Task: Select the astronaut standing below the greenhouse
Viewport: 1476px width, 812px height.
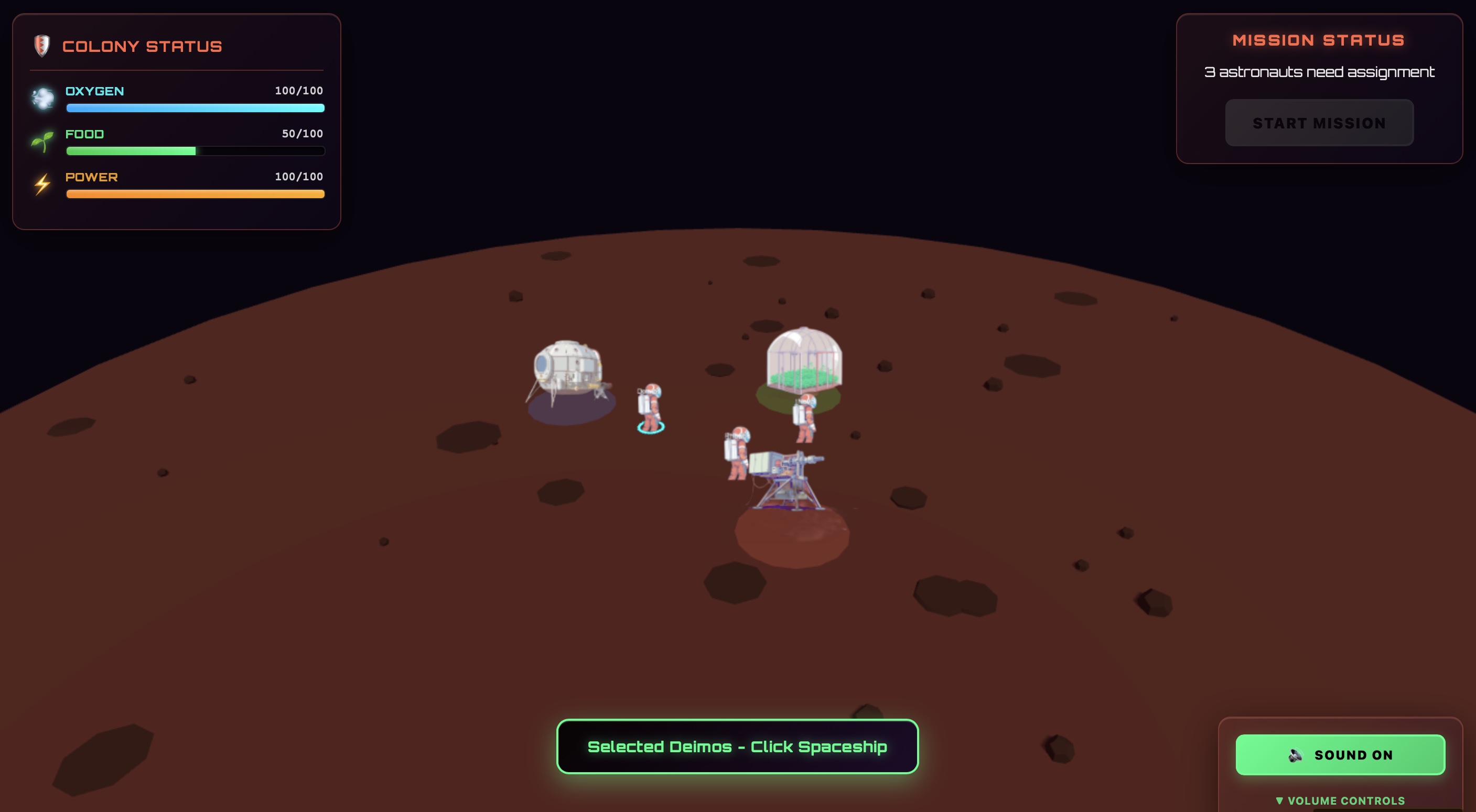Action: (x=805, y=418)
